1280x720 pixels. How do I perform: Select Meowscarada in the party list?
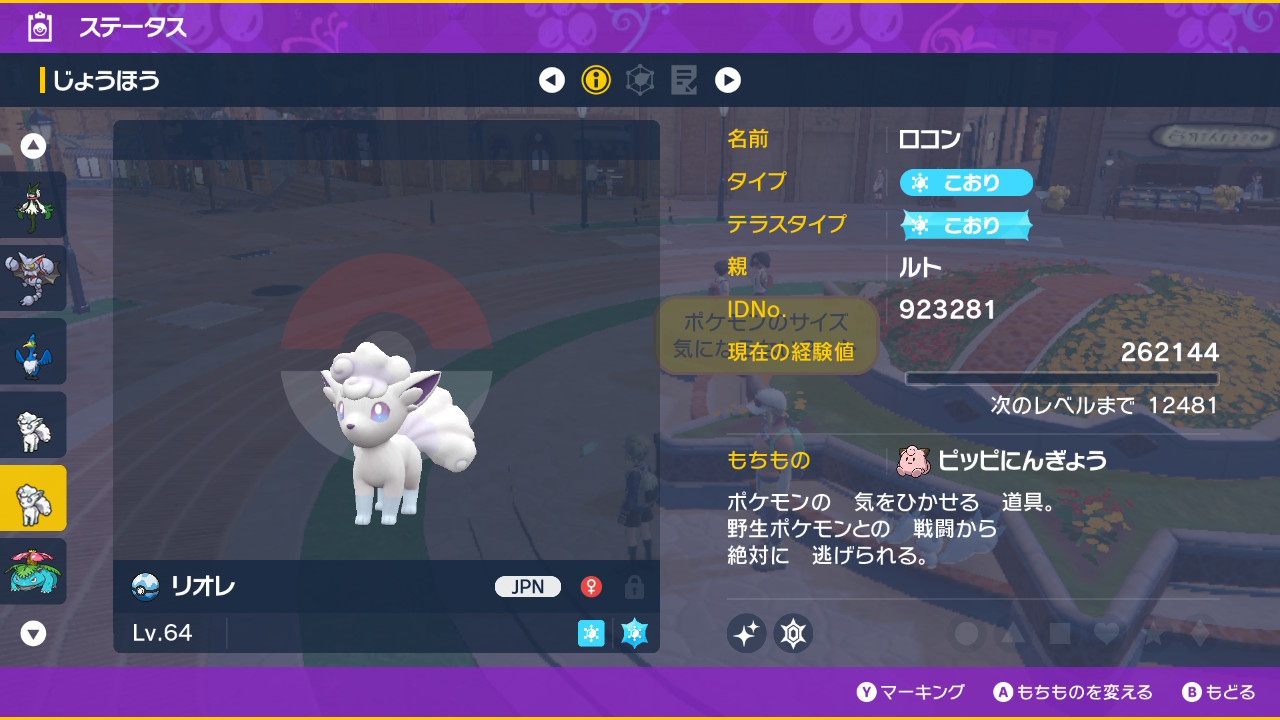pos(34,205)
